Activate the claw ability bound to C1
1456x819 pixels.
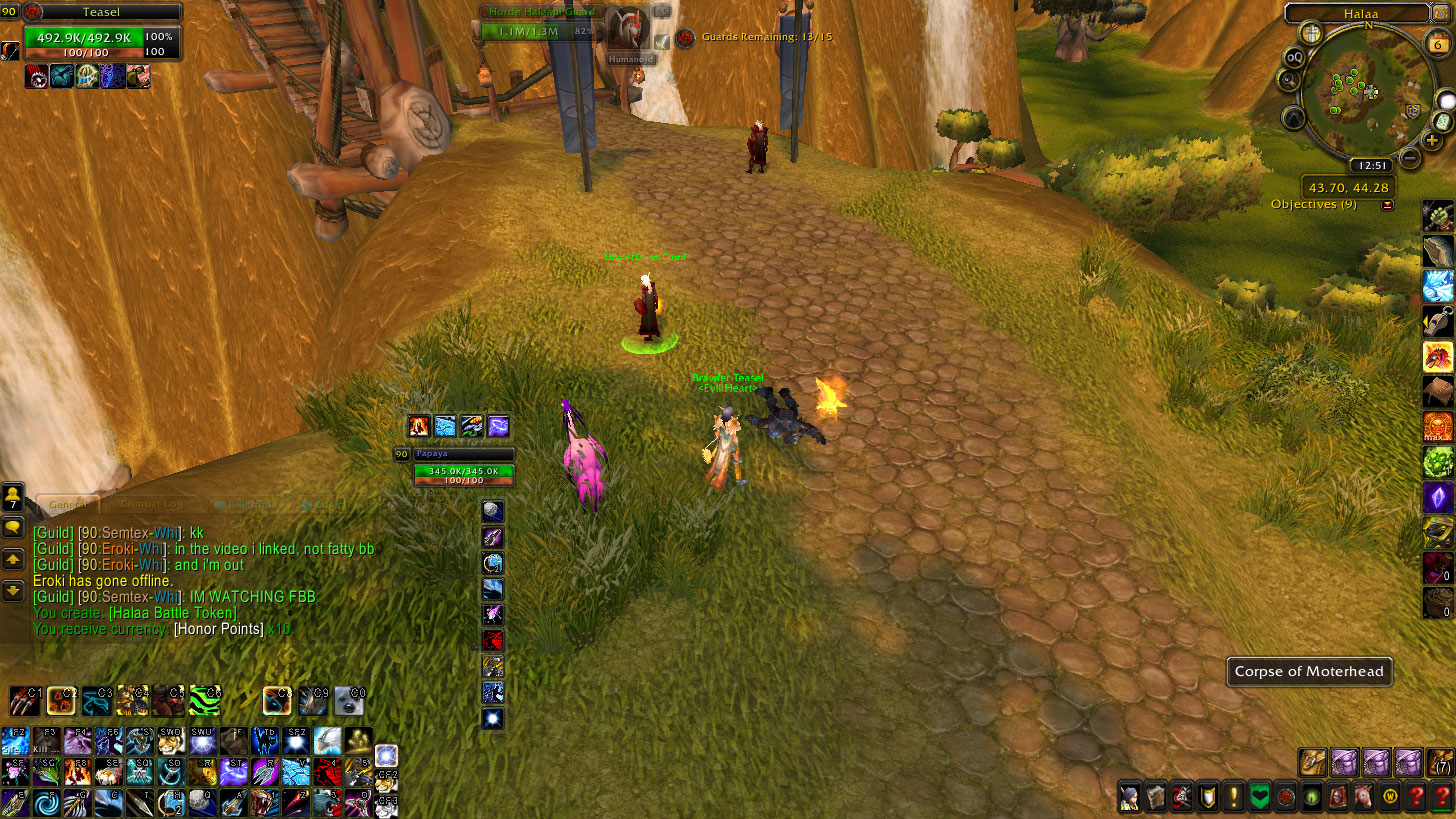coord(24,700)
